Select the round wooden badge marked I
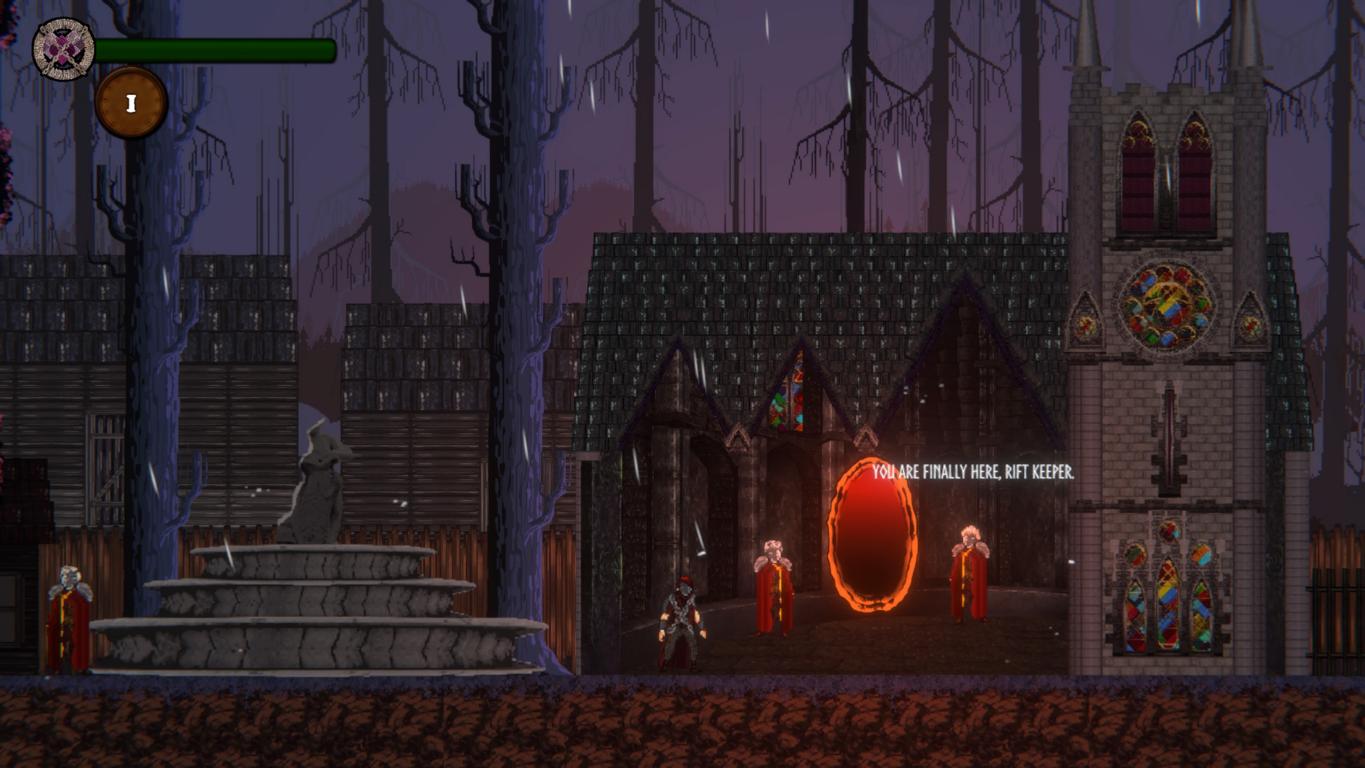The width and height of the screenshot is (1365, 768). [x=131, y=102]
